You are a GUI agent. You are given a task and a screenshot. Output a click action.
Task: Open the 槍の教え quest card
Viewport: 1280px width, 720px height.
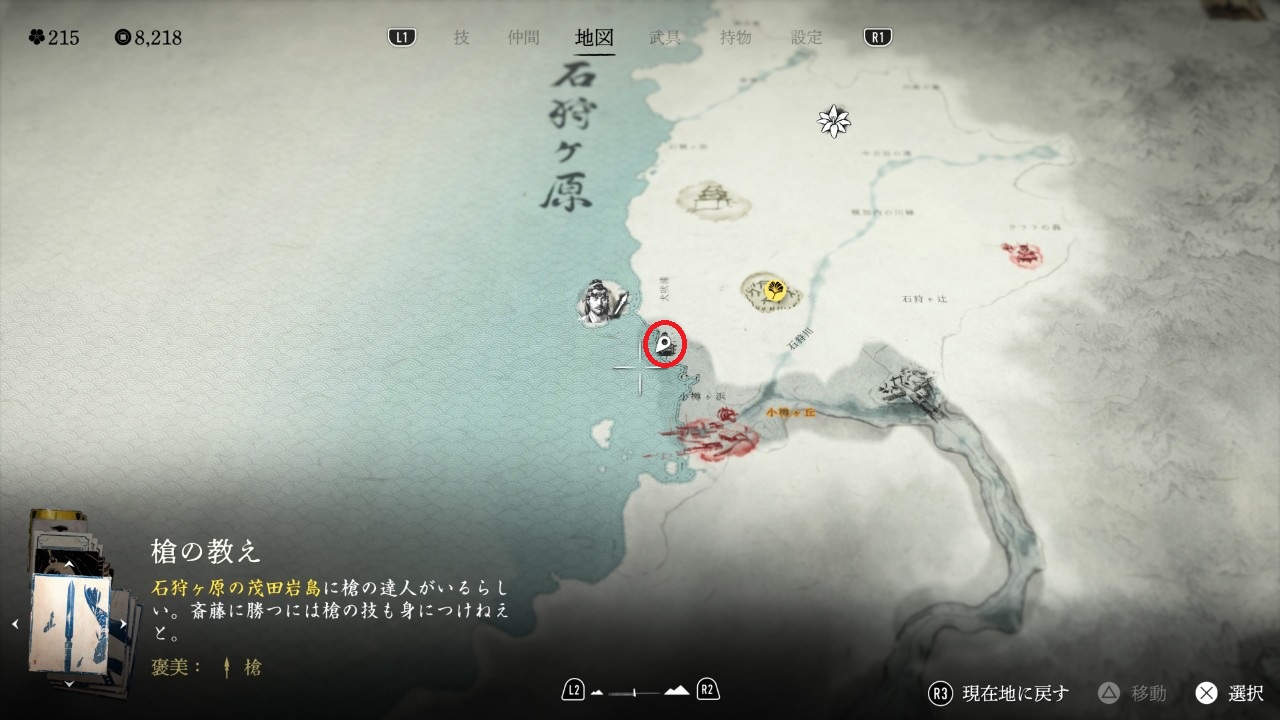click(x=70, y=624)
